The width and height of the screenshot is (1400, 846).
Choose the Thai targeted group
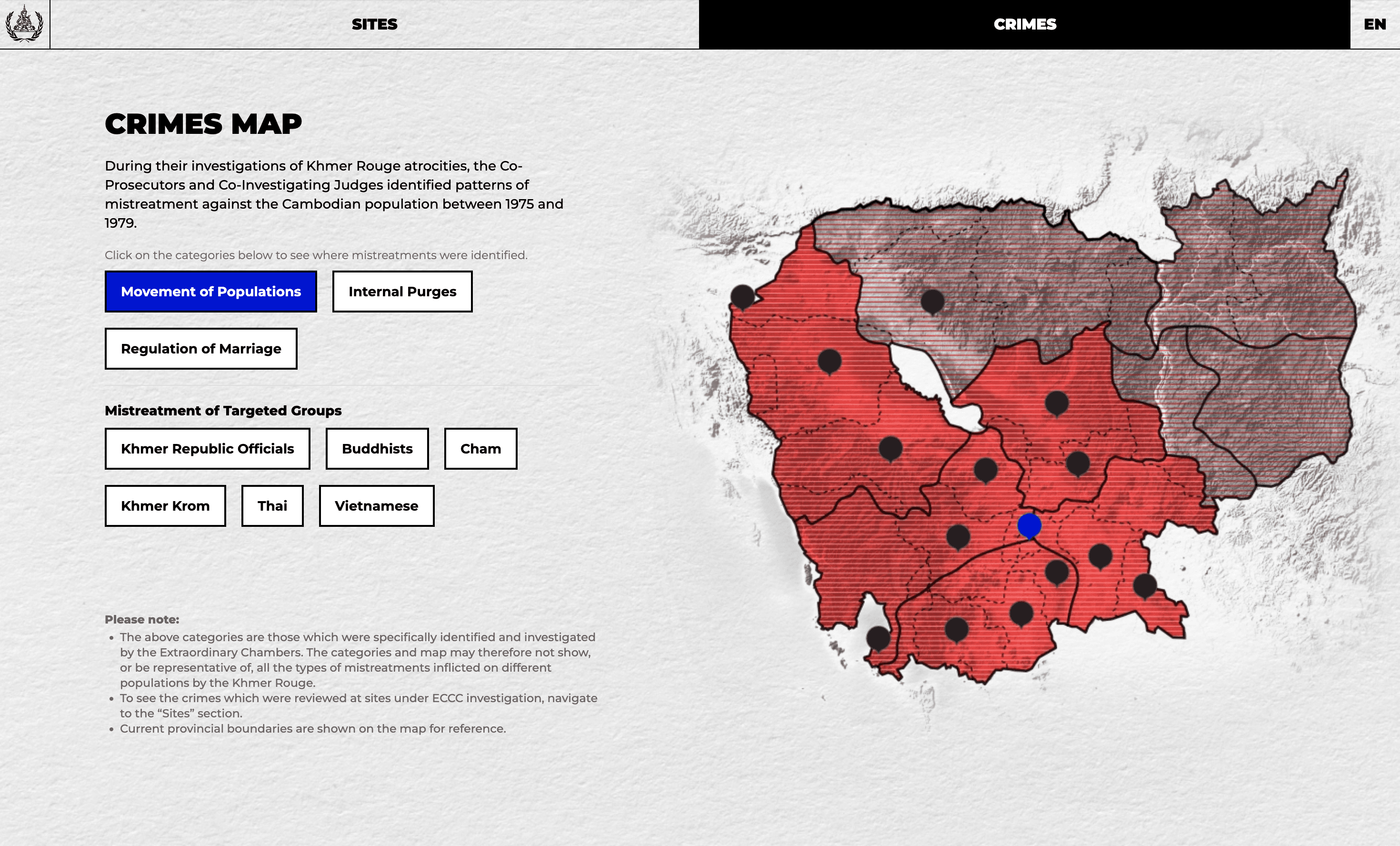pos(272,505)
